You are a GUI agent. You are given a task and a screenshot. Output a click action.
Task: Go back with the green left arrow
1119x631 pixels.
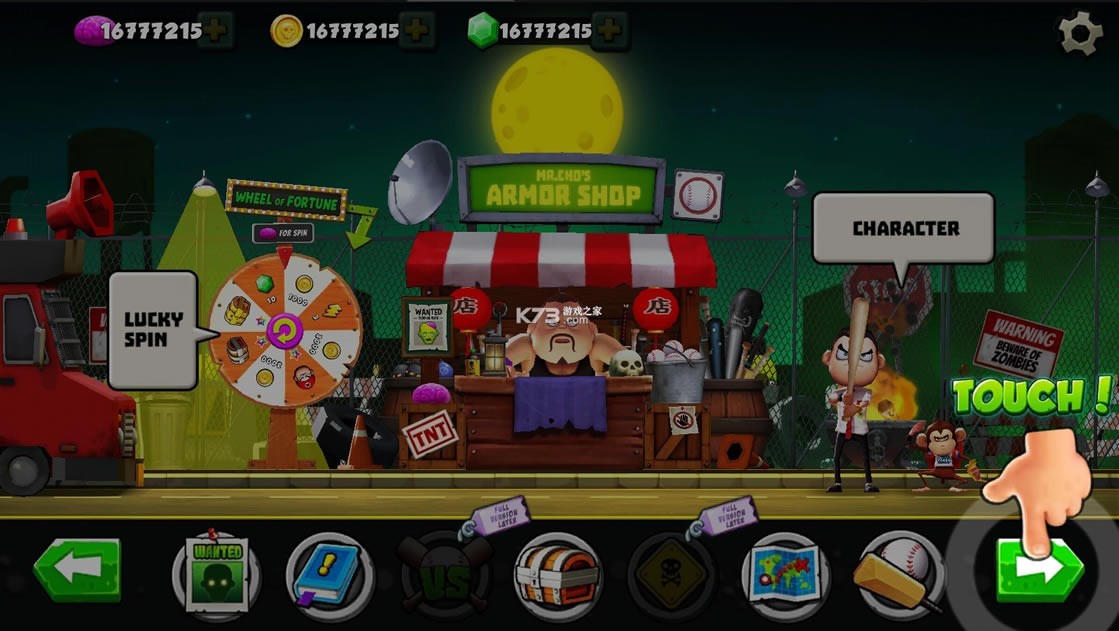tap(77, 571)
